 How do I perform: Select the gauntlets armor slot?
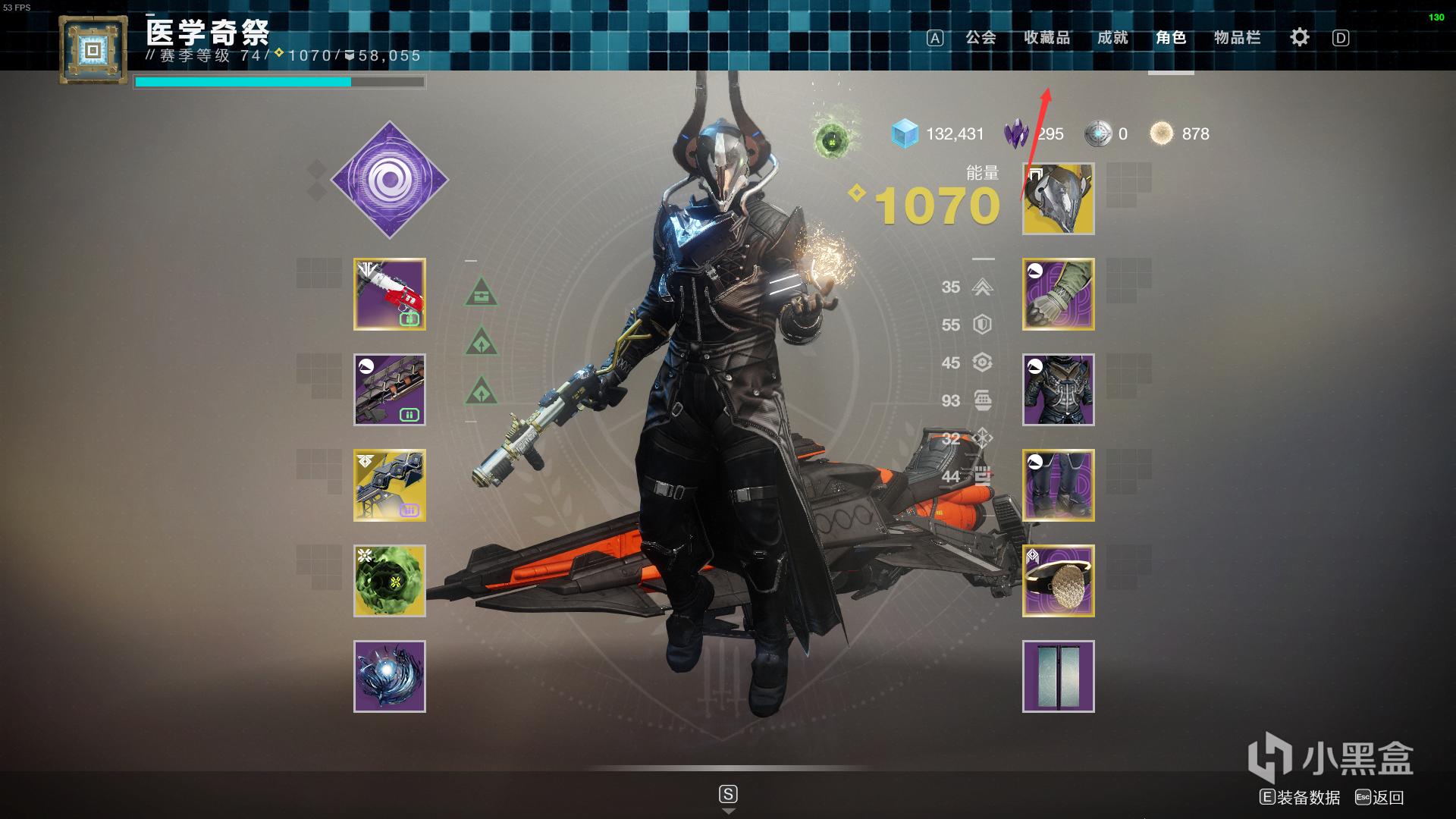point(1058,294)
